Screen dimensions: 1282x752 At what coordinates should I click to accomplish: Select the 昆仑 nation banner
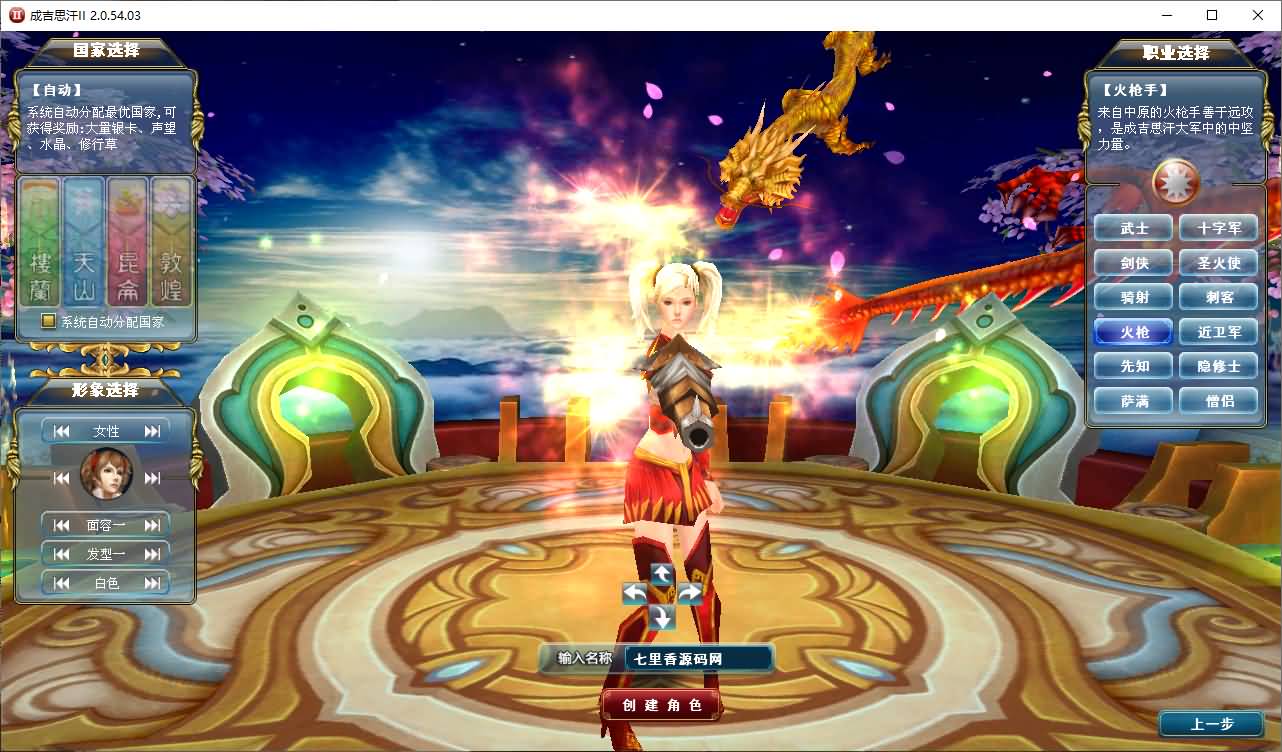click(x=129, y=243)
